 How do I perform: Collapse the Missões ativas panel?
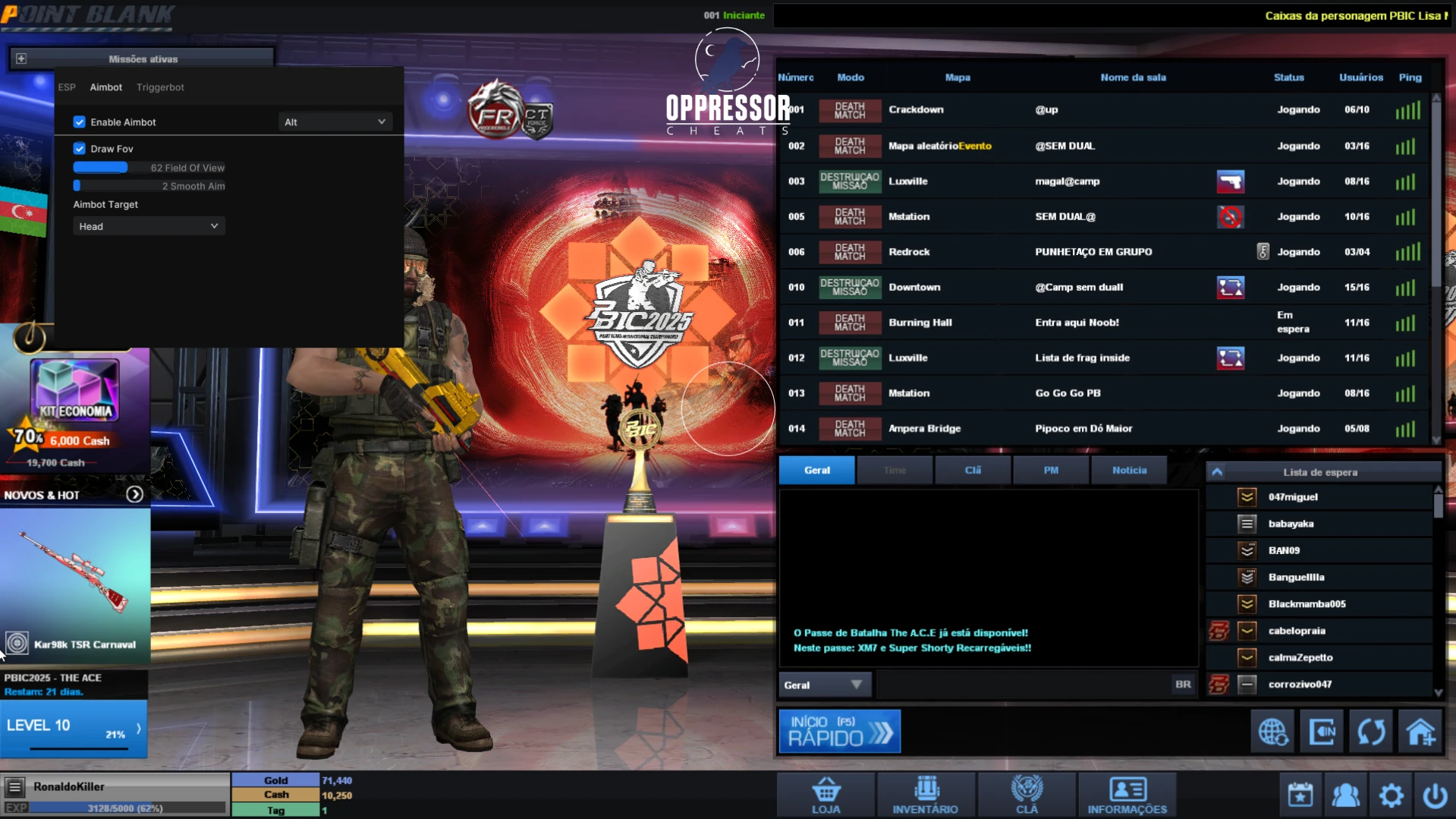tap(22, 58)
